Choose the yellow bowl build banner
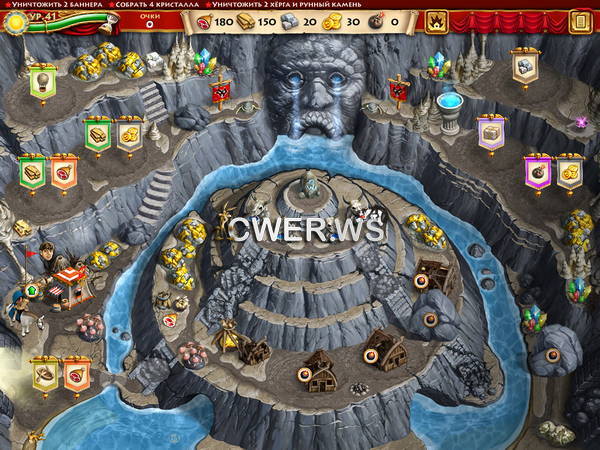Screen dimensions: 600x450 pos(46,375)
